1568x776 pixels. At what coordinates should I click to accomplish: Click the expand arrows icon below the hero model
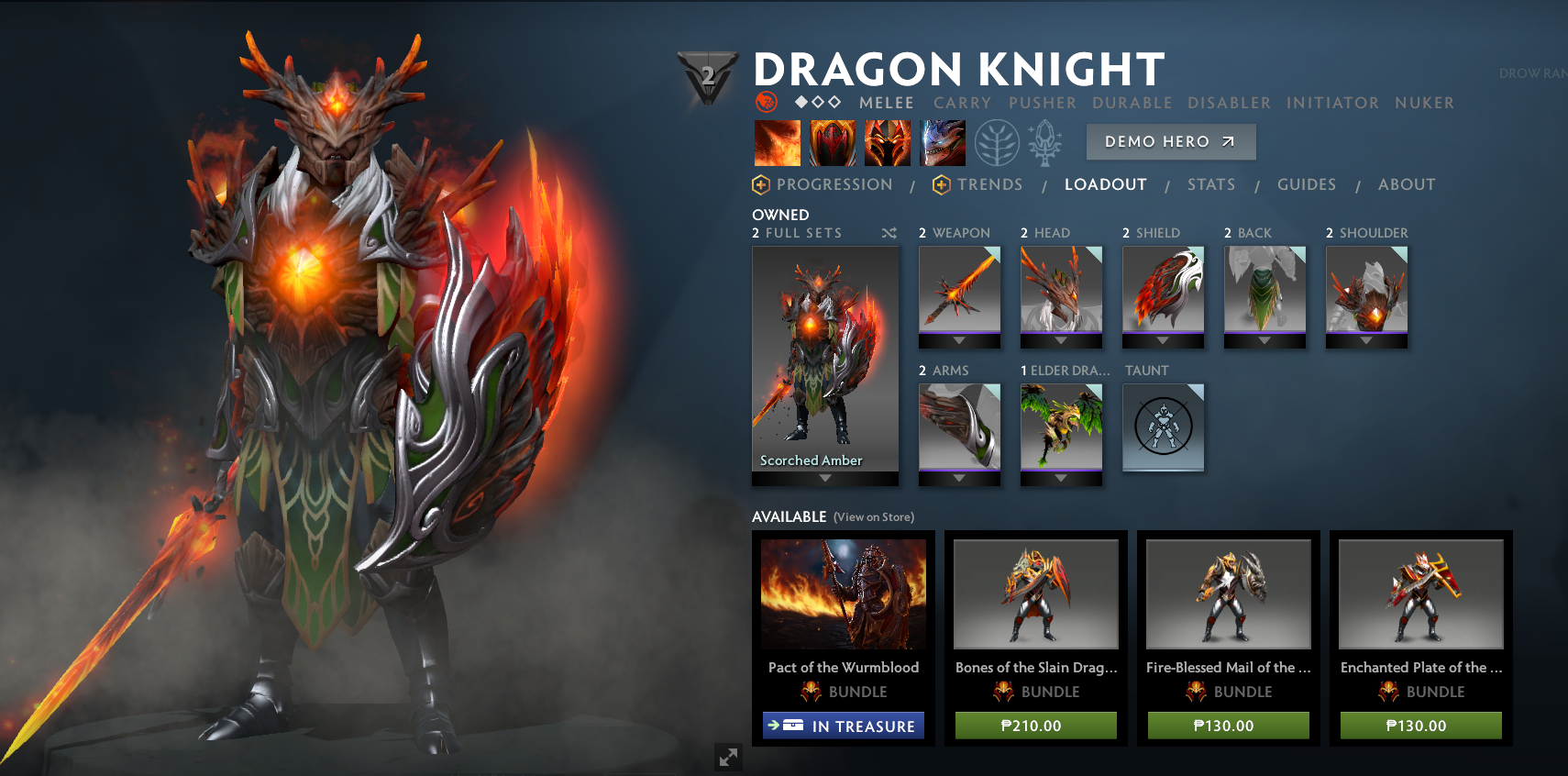click(x=729, y=758)
